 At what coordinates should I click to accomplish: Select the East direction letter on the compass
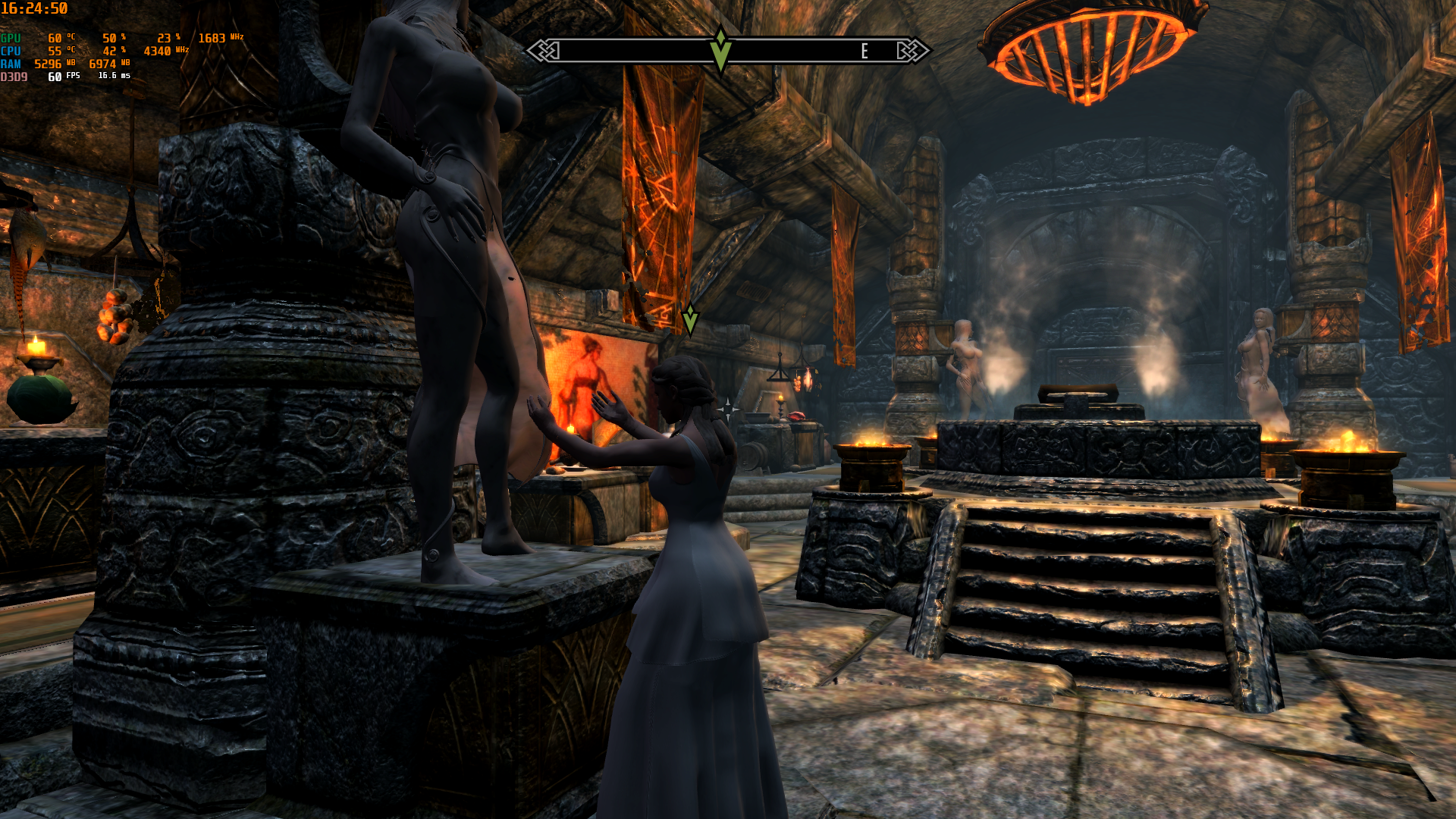point(864,51)
